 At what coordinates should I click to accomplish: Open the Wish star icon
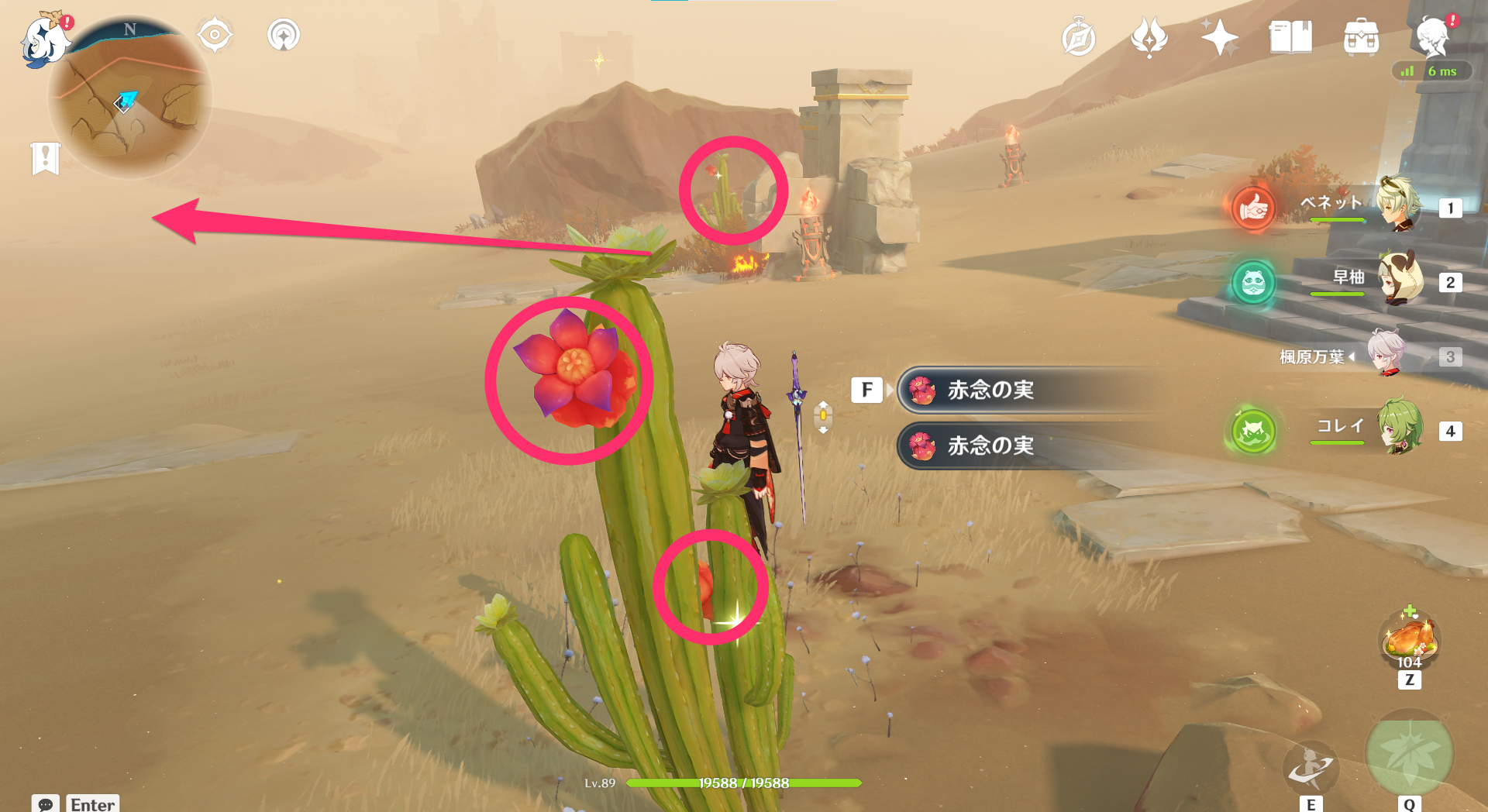point(1219,37)
